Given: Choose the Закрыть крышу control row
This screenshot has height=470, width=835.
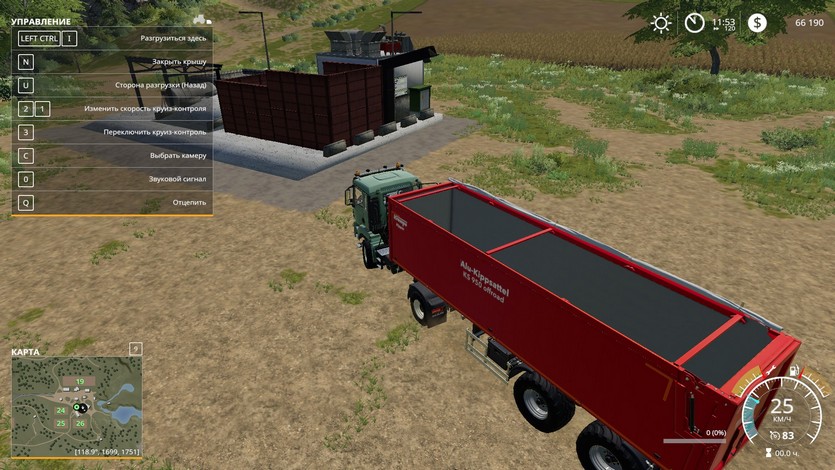Looking at the screenshot, I should click(111, 62).
